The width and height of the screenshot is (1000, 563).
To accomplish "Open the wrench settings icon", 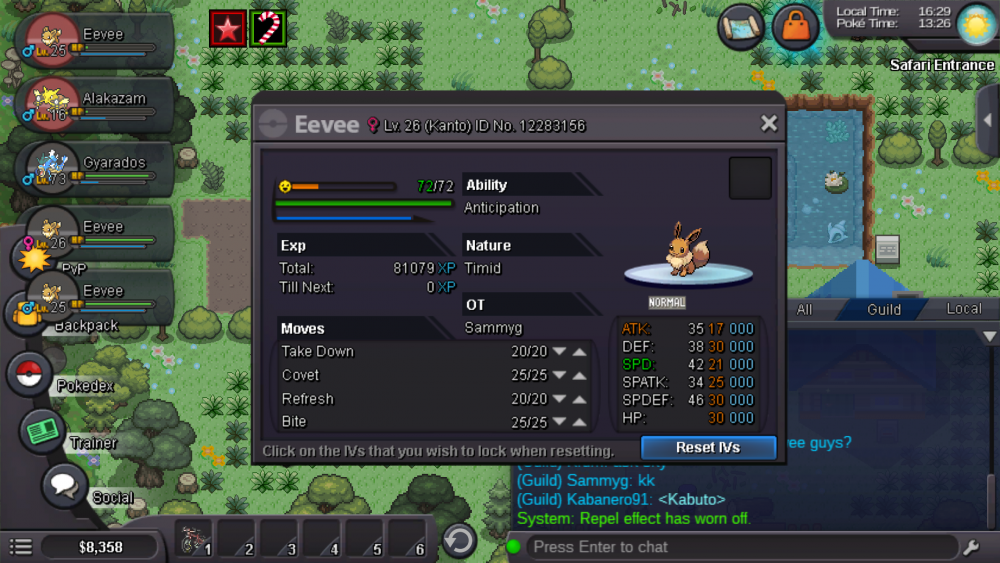I will click(971, 547).
